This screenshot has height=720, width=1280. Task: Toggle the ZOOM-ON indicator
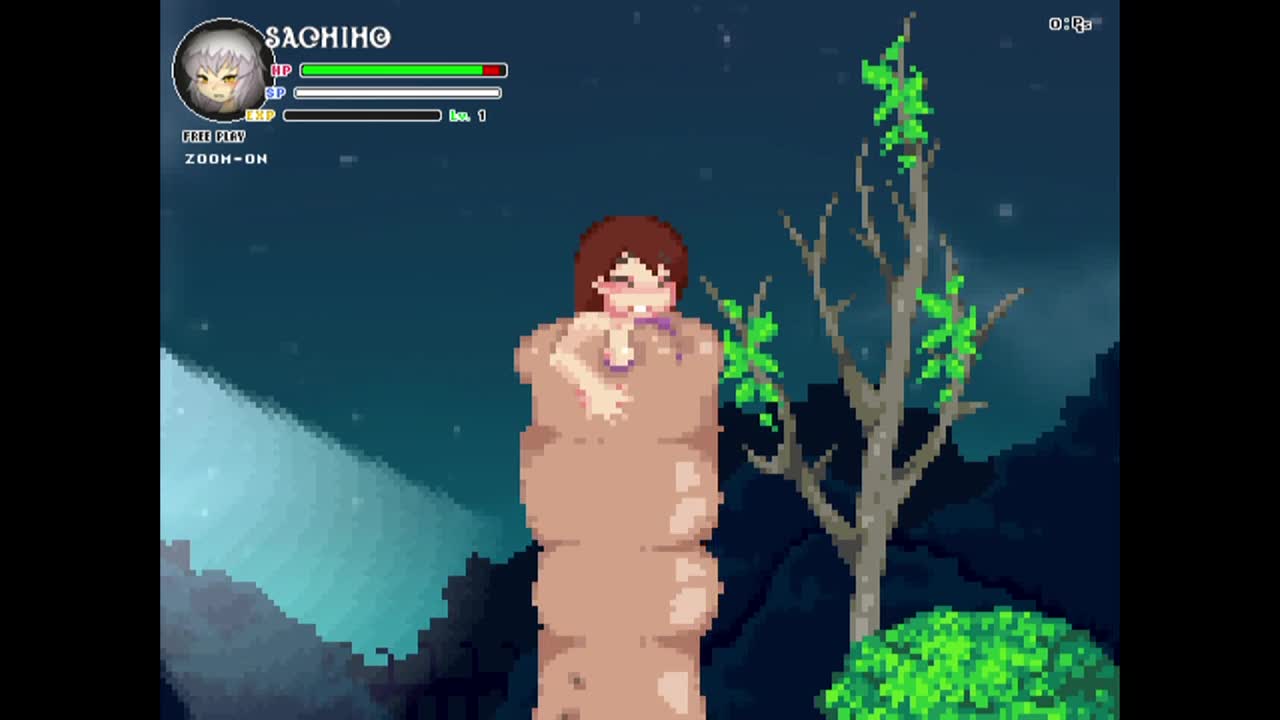pyautogui.click(x=226, y=159)
